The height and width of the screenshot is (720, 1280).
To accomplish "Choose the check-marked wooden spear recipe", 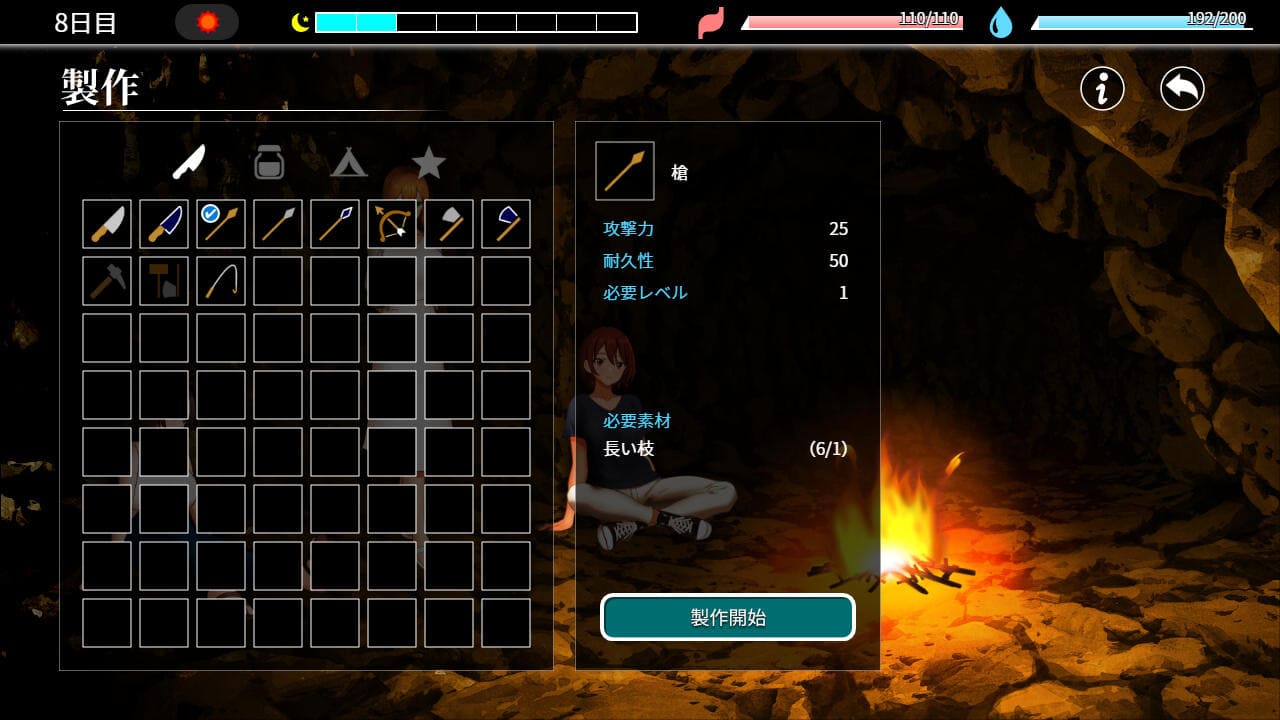I will tap(221, 224).
